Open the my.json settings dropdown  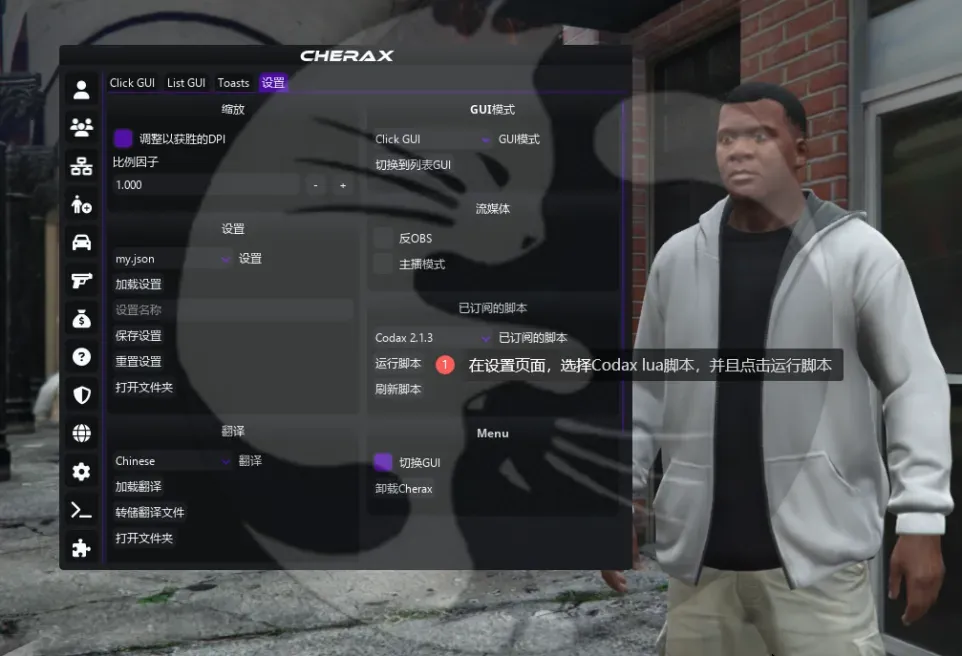172,259
